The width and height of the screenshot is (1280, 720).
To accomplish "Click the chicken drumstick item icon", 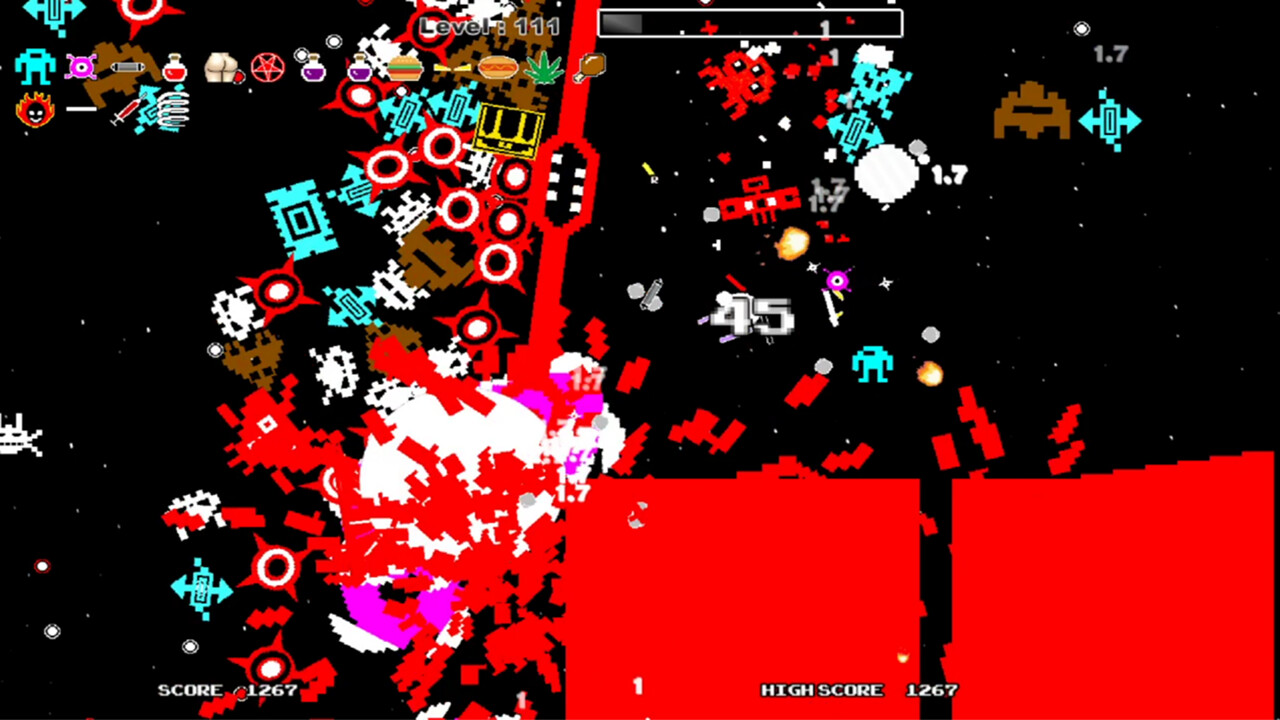I will tap(590, 69).
